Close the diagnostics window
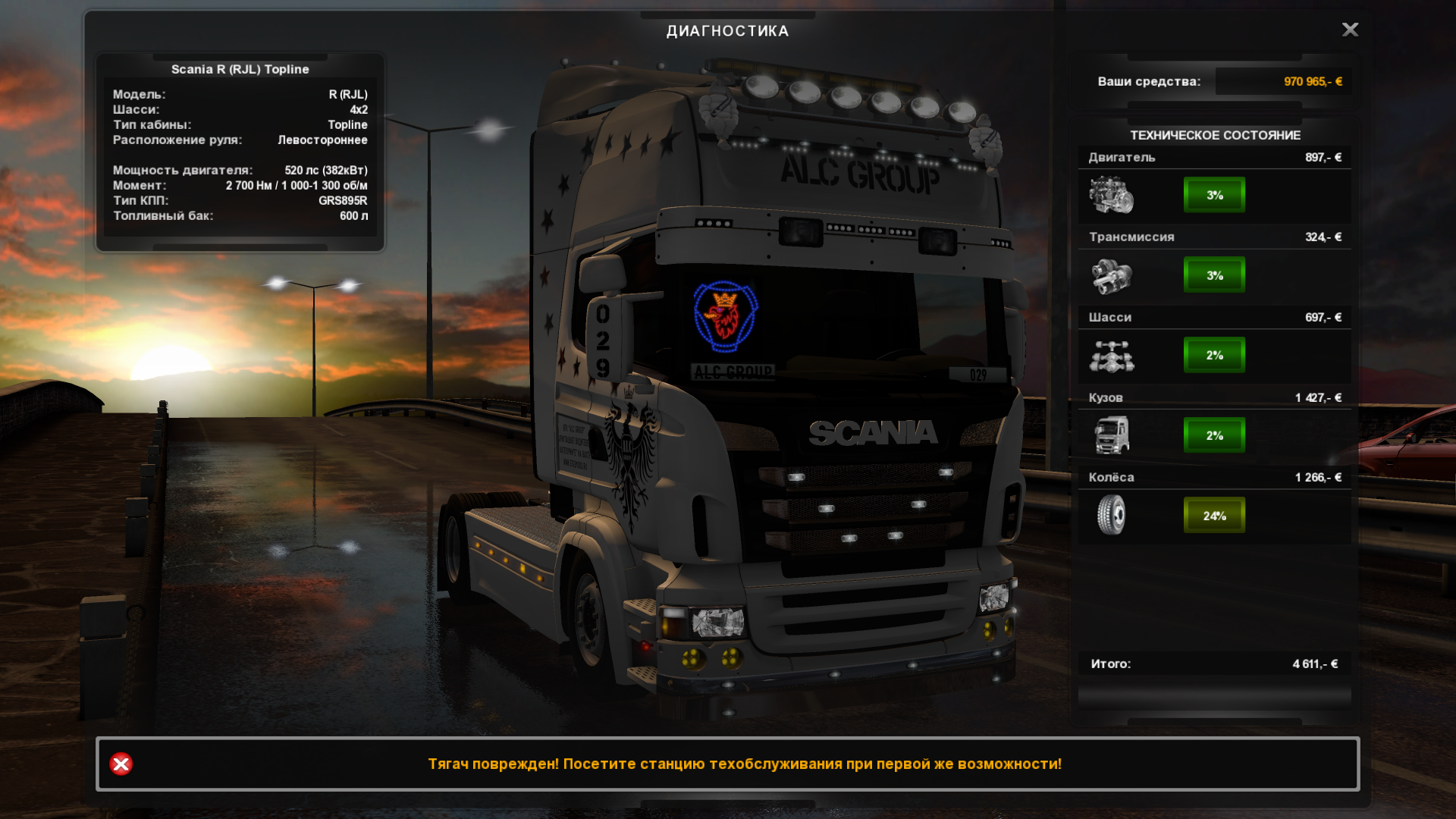Image resolution: width=1456 pixels, height=819 pixels. pyautogui.click(x=1350, y=30)
